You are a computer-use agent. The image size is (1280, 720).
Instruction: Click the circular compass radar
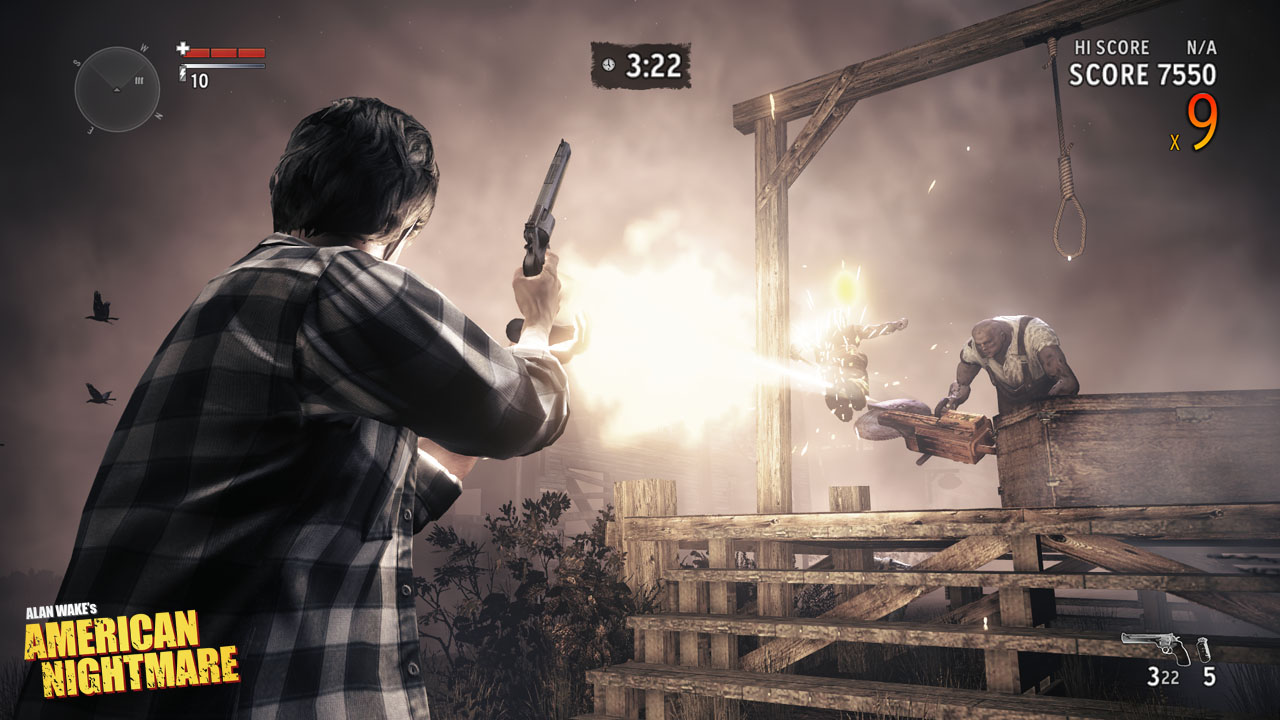click(x=117, y=88)
